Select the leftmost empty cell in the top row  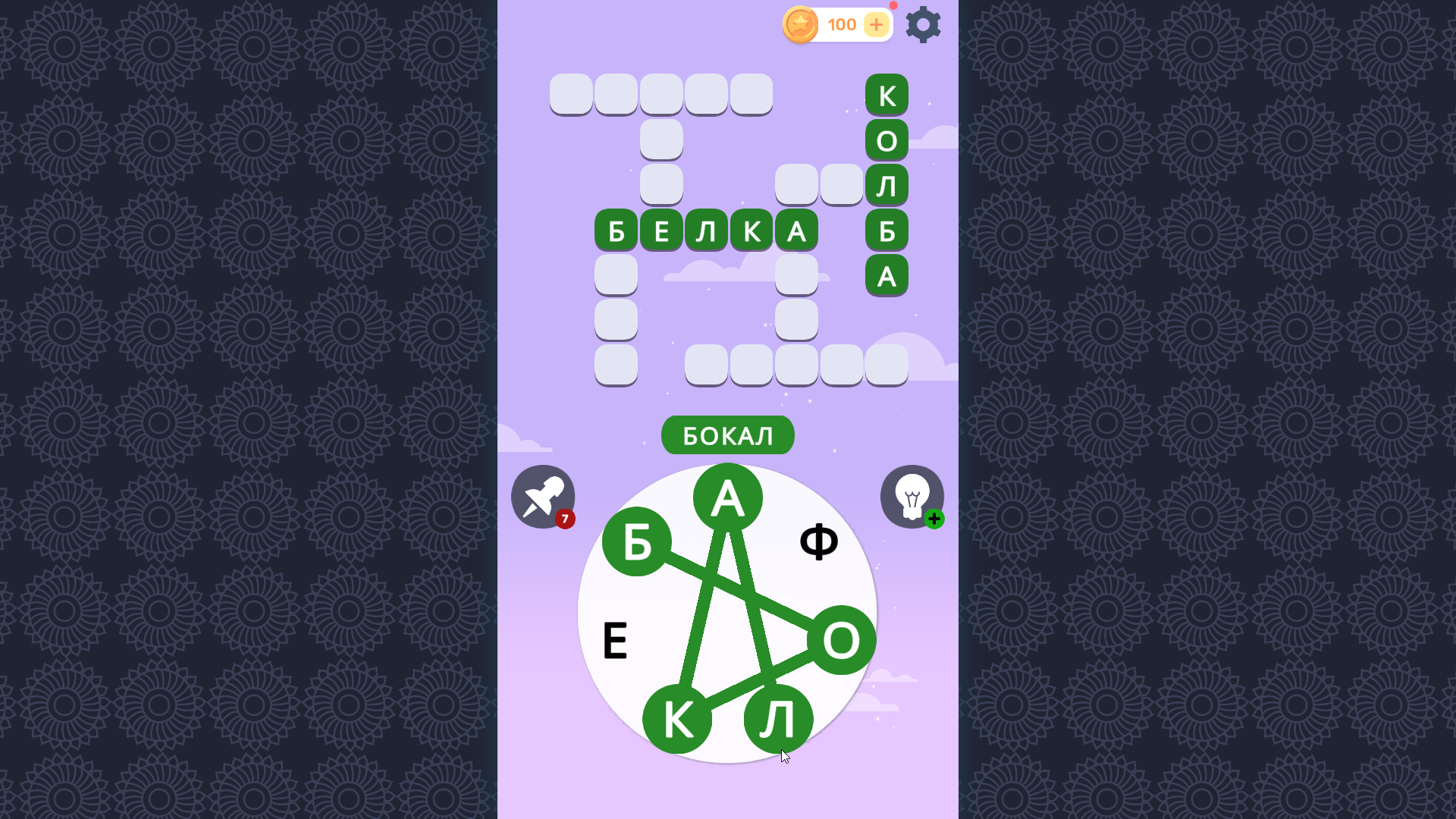tap(571, 93)
